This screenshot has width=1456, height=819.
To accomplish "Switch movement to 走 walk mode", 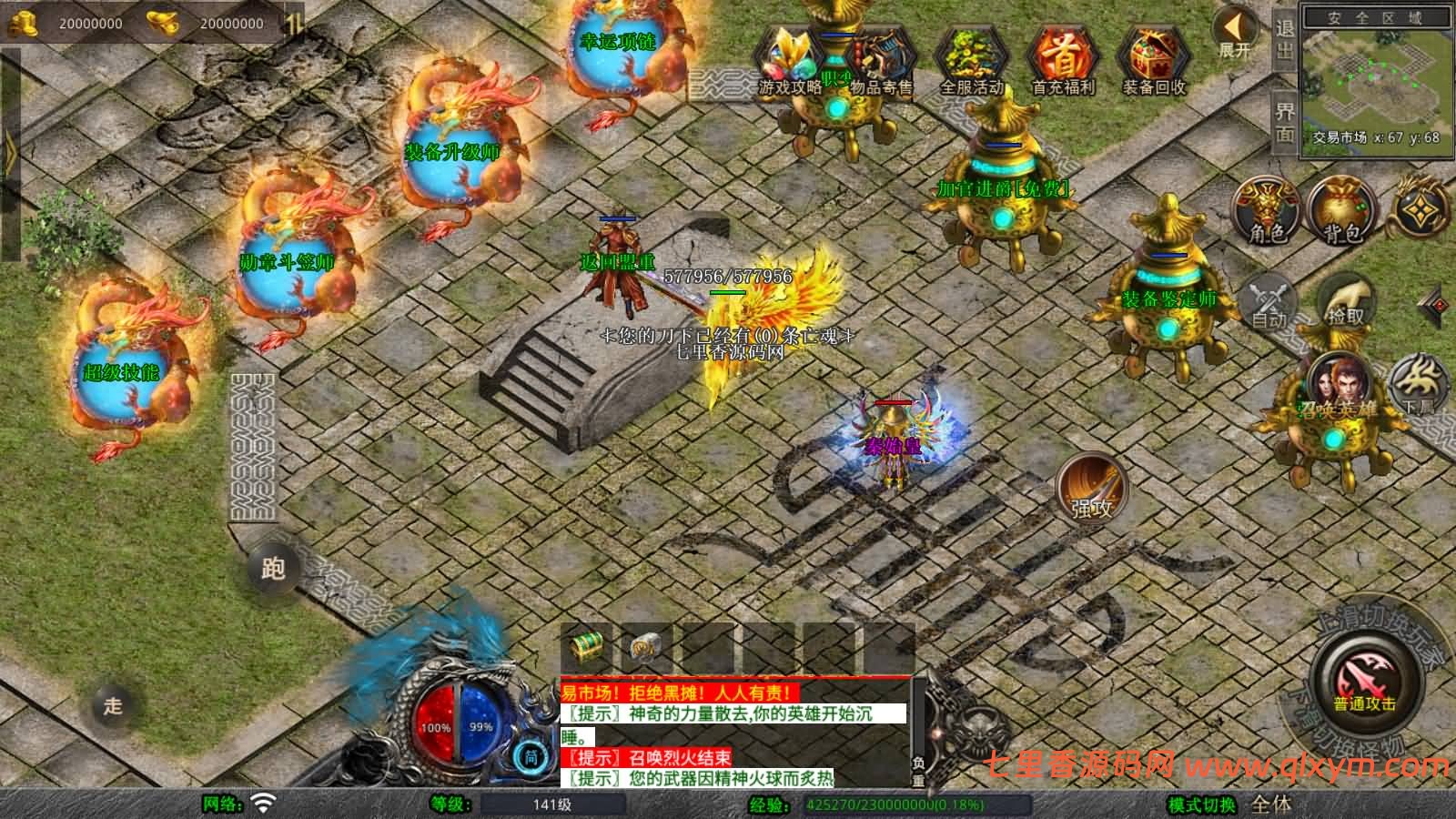I will (x=113, y=705).
